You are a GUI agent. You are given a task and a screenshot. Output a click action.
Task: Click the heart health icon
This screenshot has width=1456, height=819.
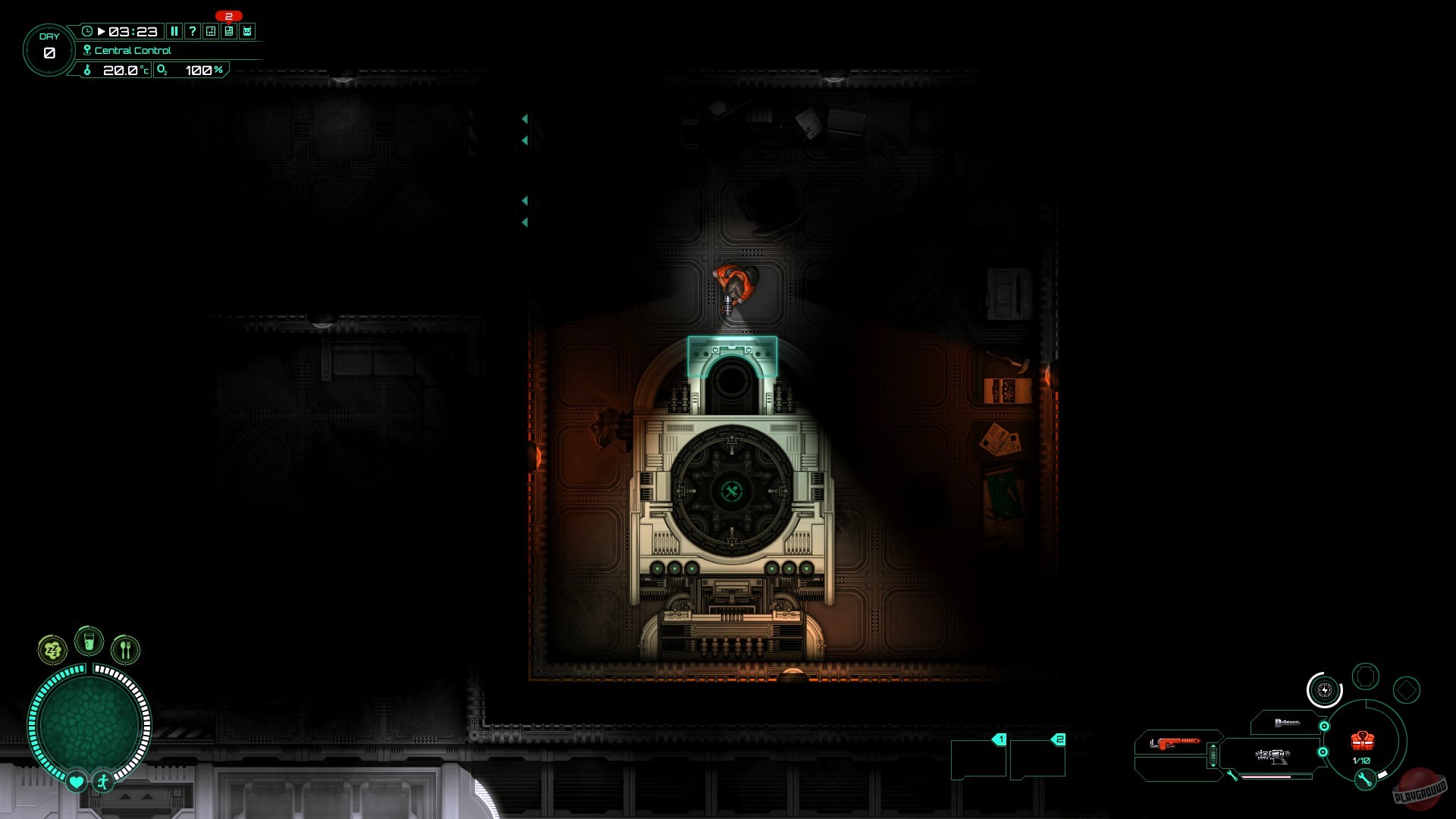coord(75,781)
